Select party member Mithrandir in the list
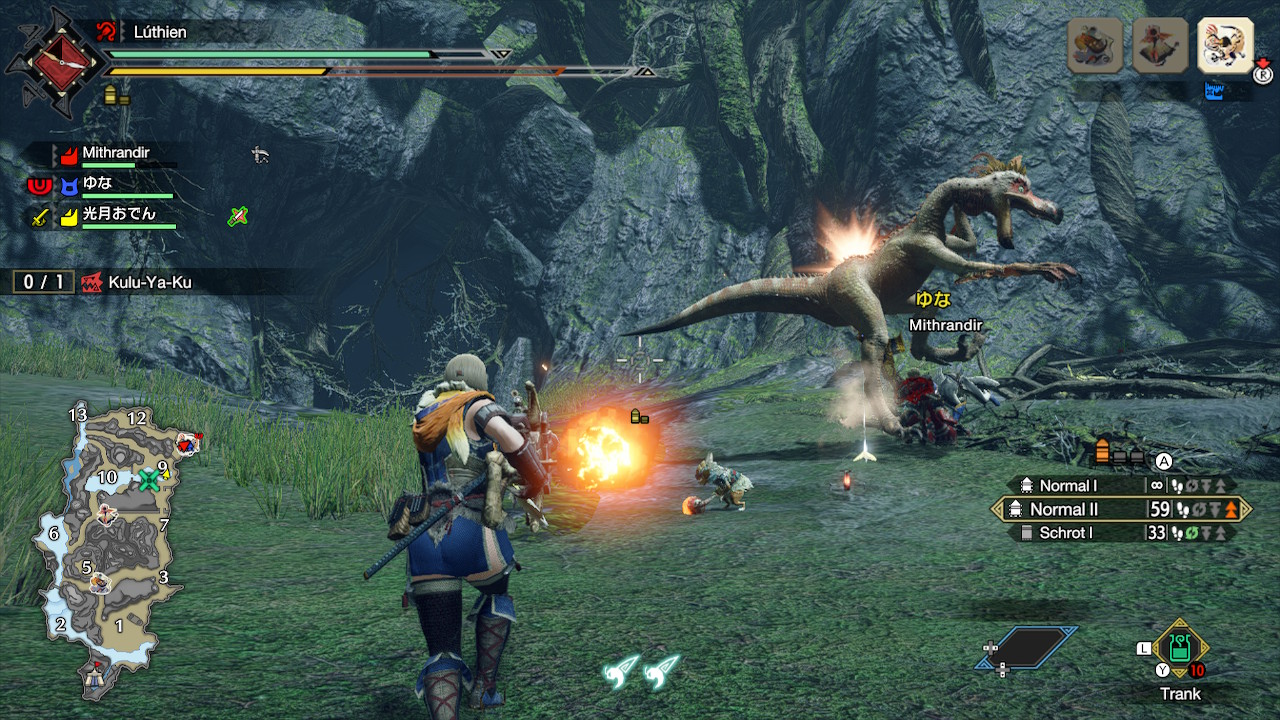This screenshot has width=1280, height=720. 115,155
